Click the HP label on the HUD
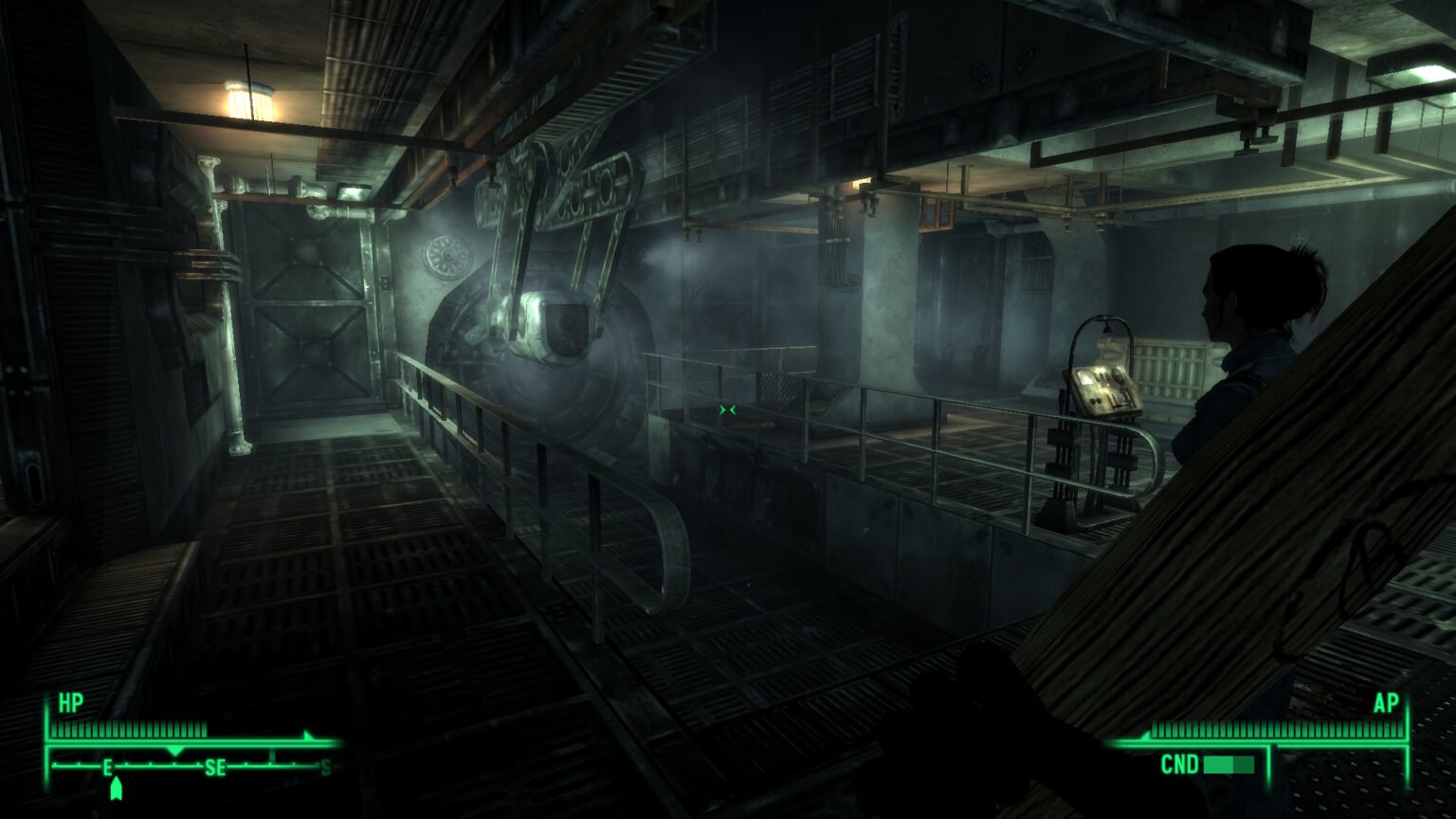Screen dimensions: 1456x819 tap(69, 703)
